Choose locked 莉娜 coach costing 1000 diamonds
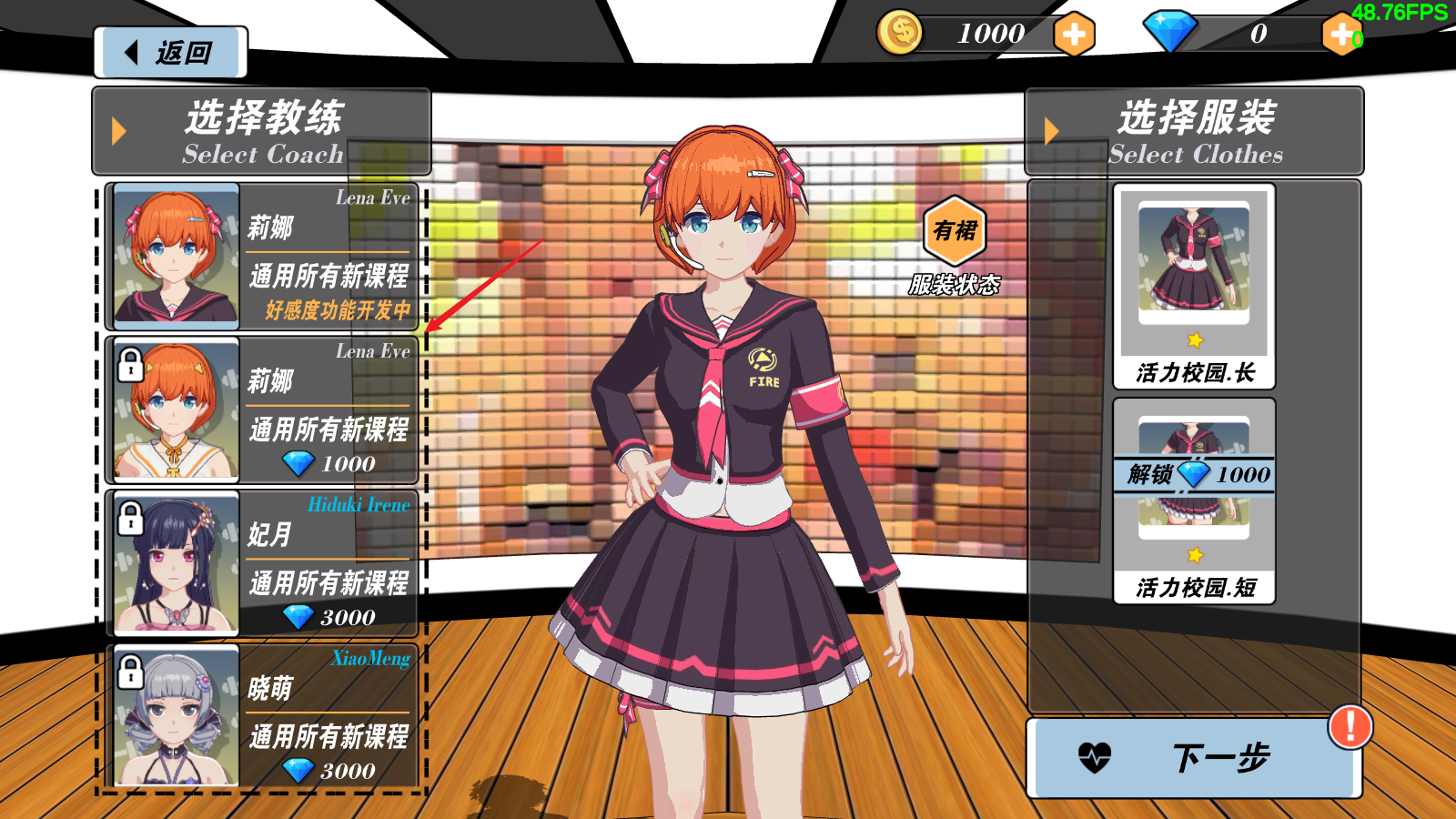The image size is (1456, 819). 262,410
